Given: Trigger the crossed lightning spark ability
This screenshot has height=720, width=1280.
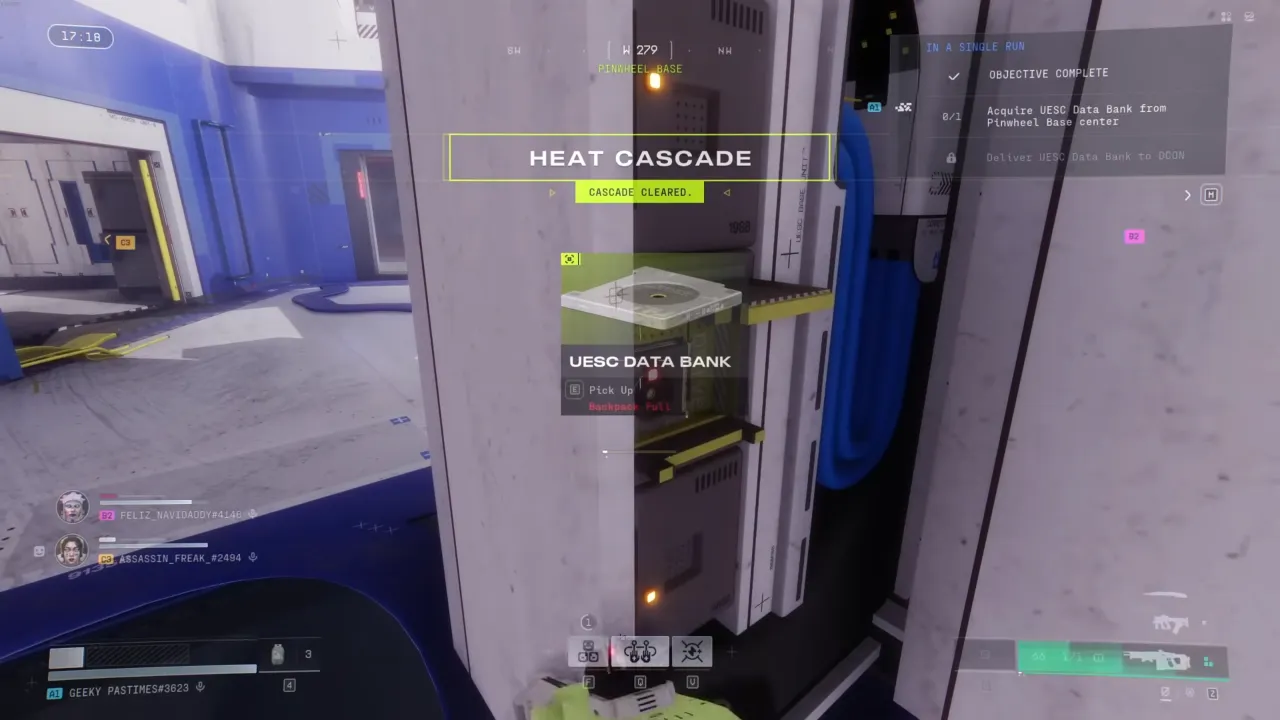Looking at the screenshot, I should click(x=692, y=653).
